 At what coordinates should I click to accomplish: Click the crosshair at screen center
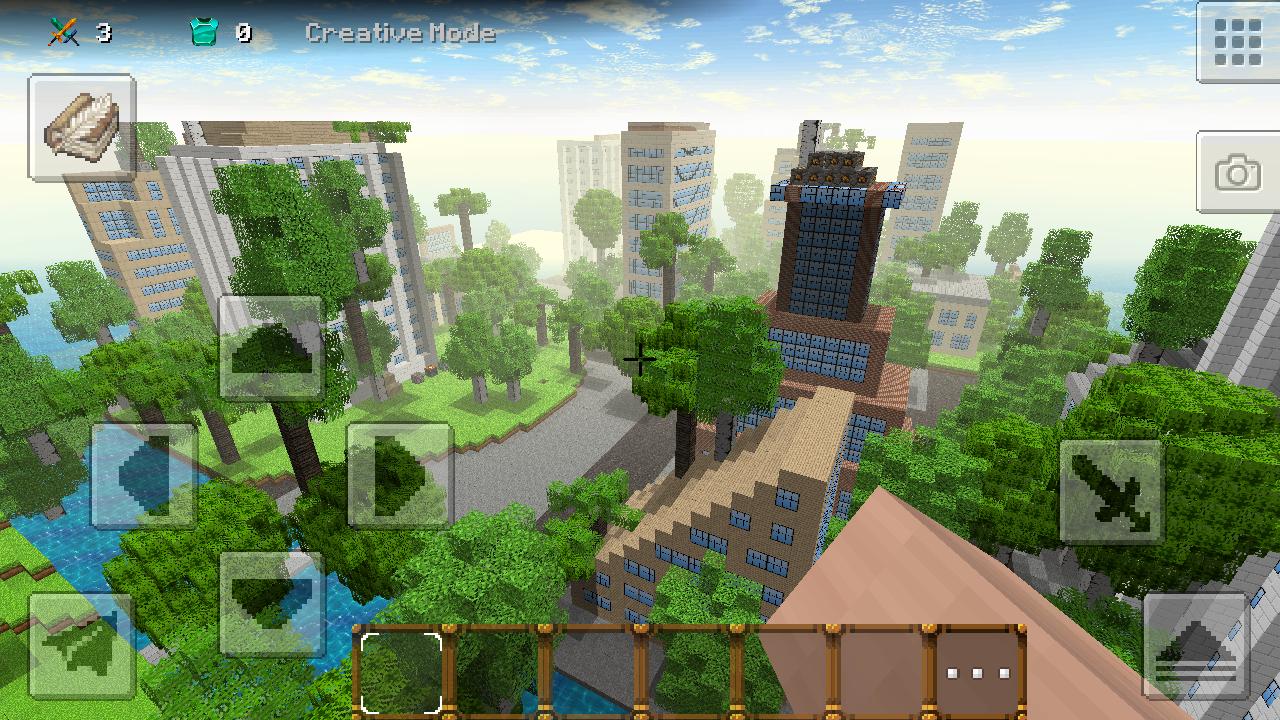coord(639,360)
